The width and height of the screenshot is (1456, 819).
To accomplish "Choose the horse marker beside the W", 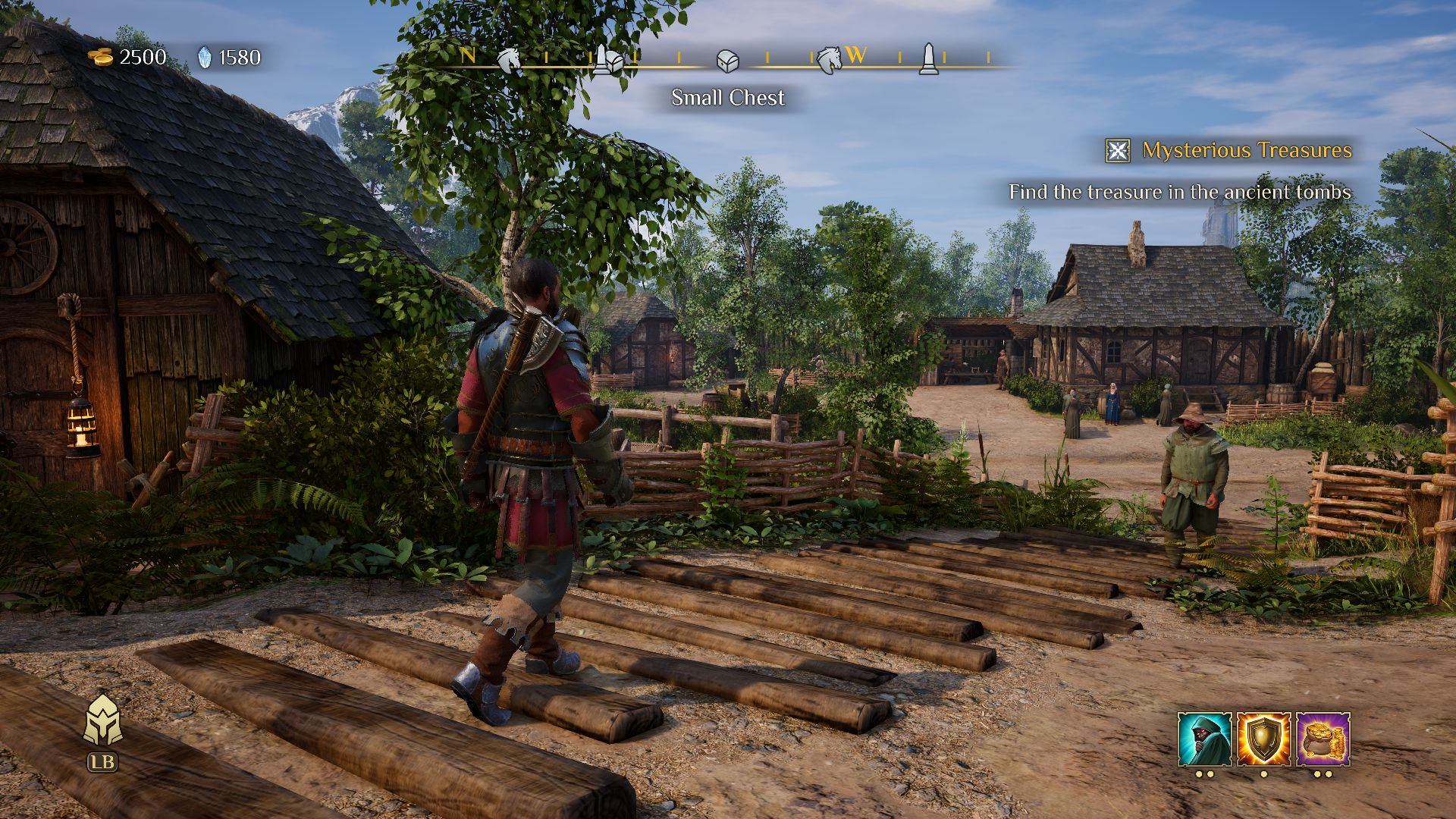I will (829, 58).
